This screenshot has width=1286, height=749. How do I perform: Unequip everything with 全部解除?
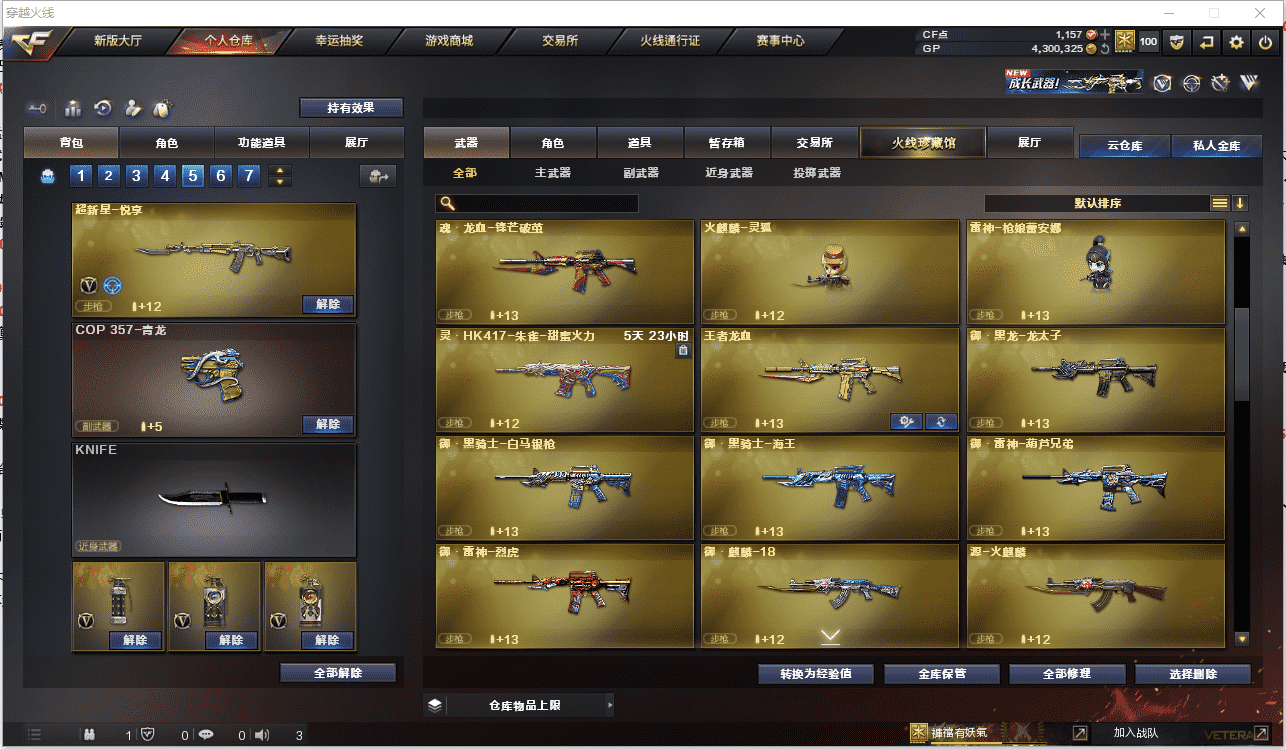click(338, 673)
